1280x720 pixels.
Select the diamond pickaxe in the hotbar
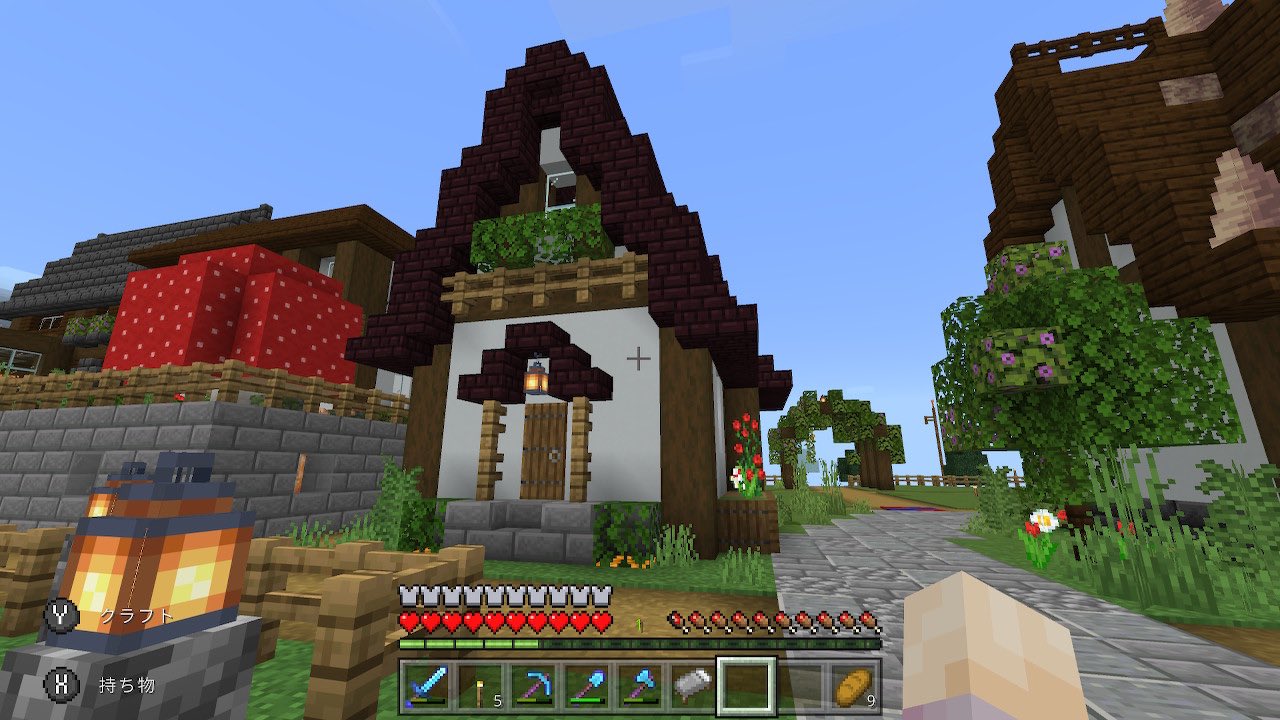pos(534,685)
